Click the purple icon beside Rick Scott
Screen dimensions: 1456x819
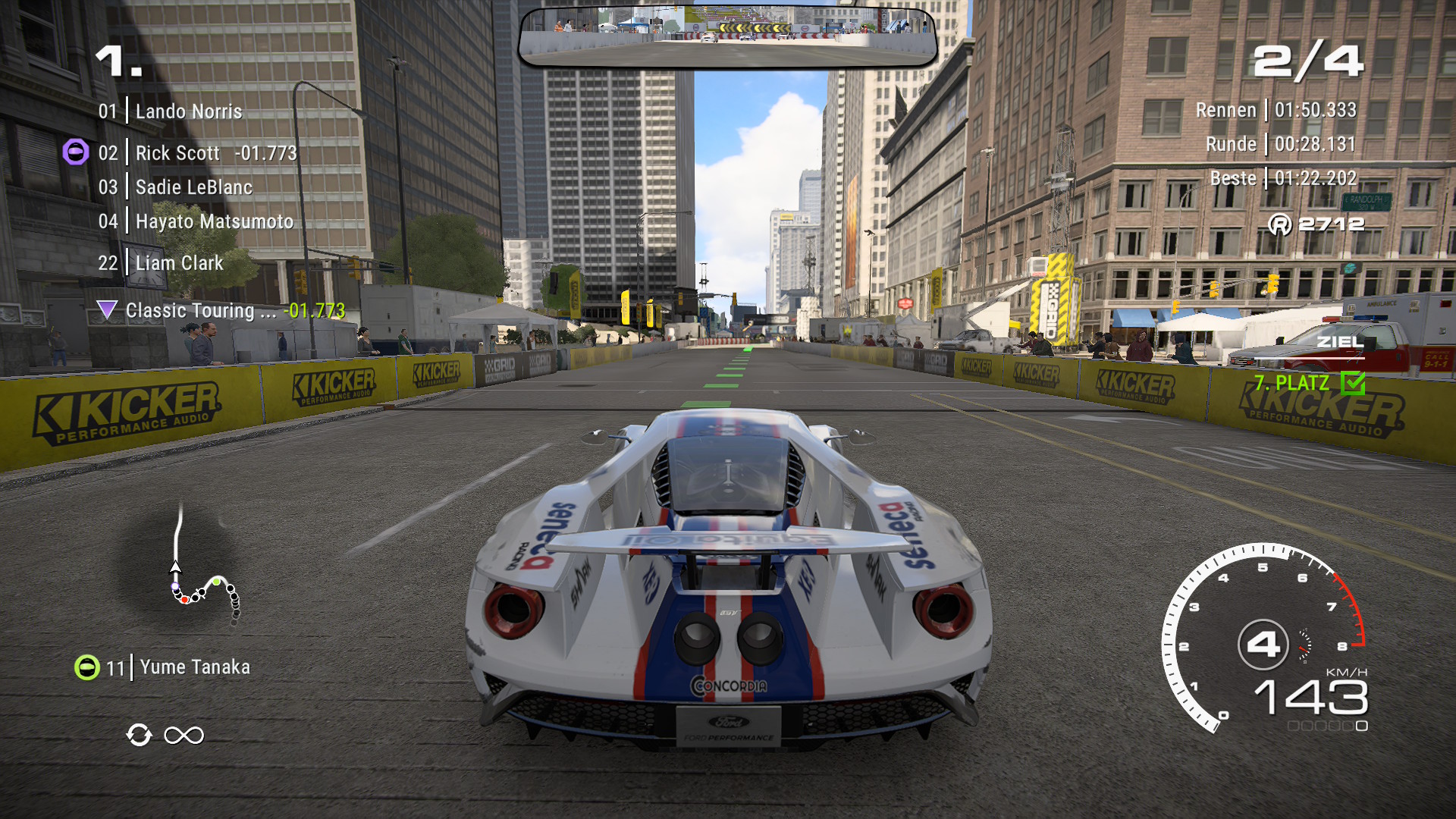tap(75, 152)
